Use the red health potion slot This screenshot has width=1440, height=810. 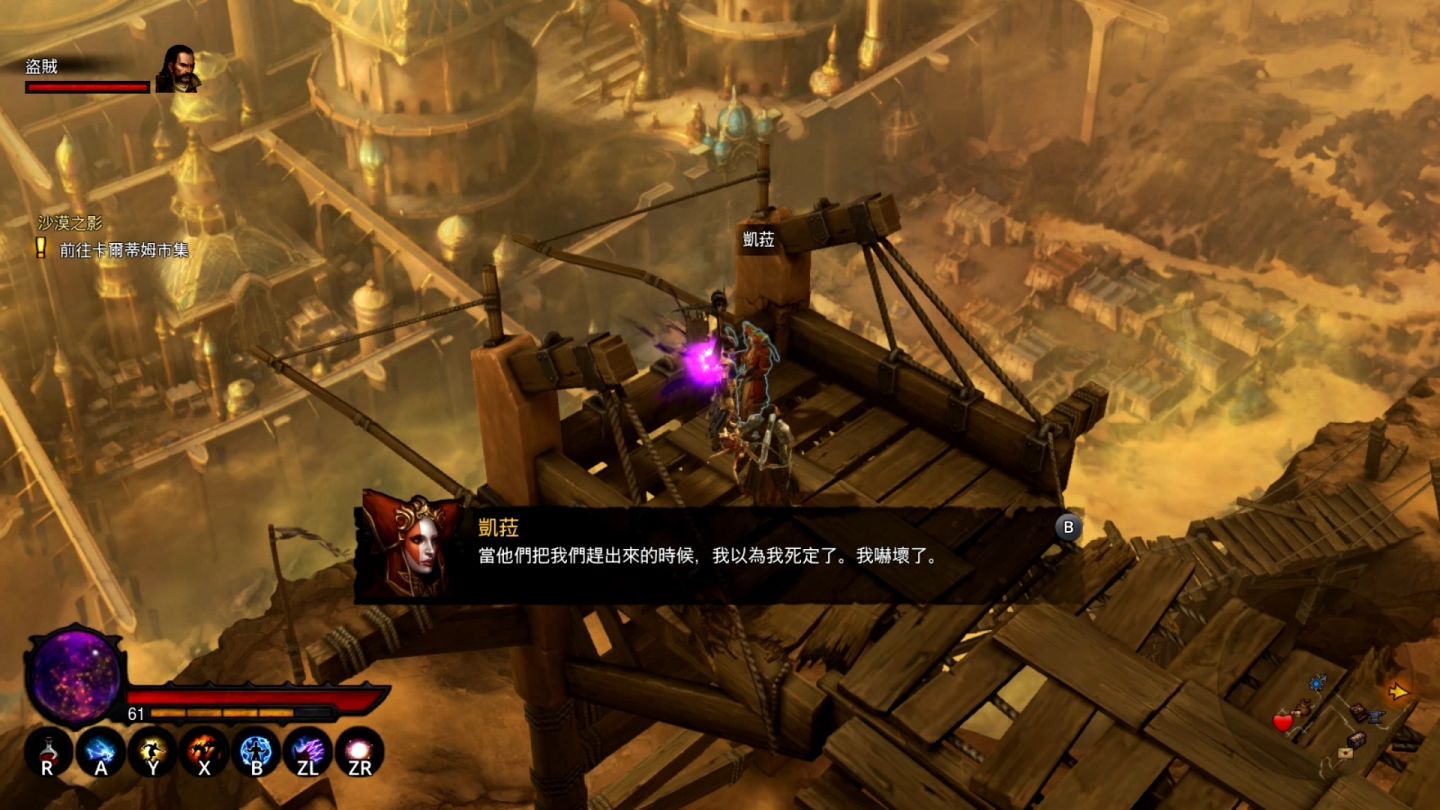click(47, 751)
